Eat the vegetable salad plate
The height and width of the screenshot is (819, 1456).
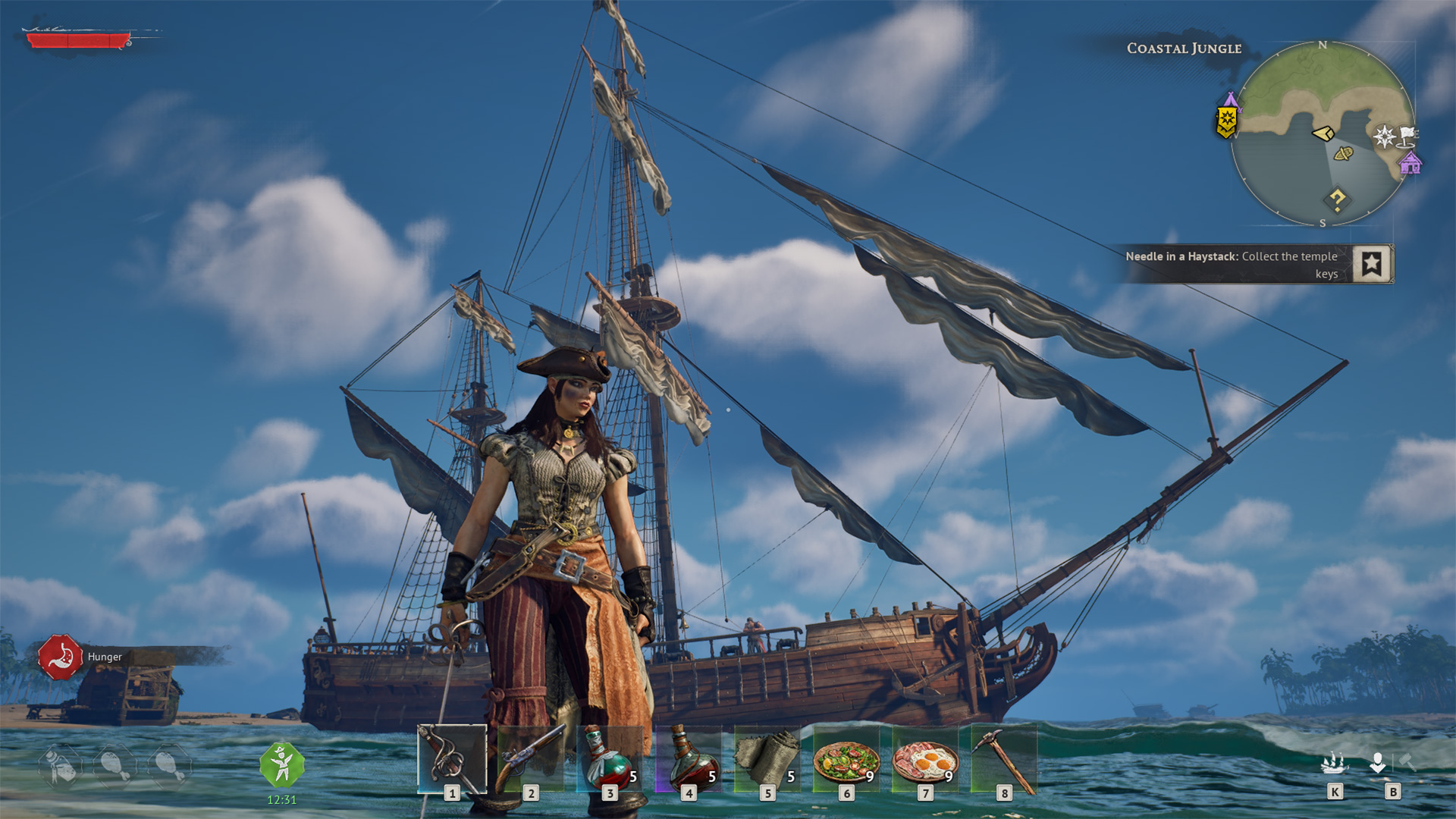pyautogui.click(x=846, y=759)
